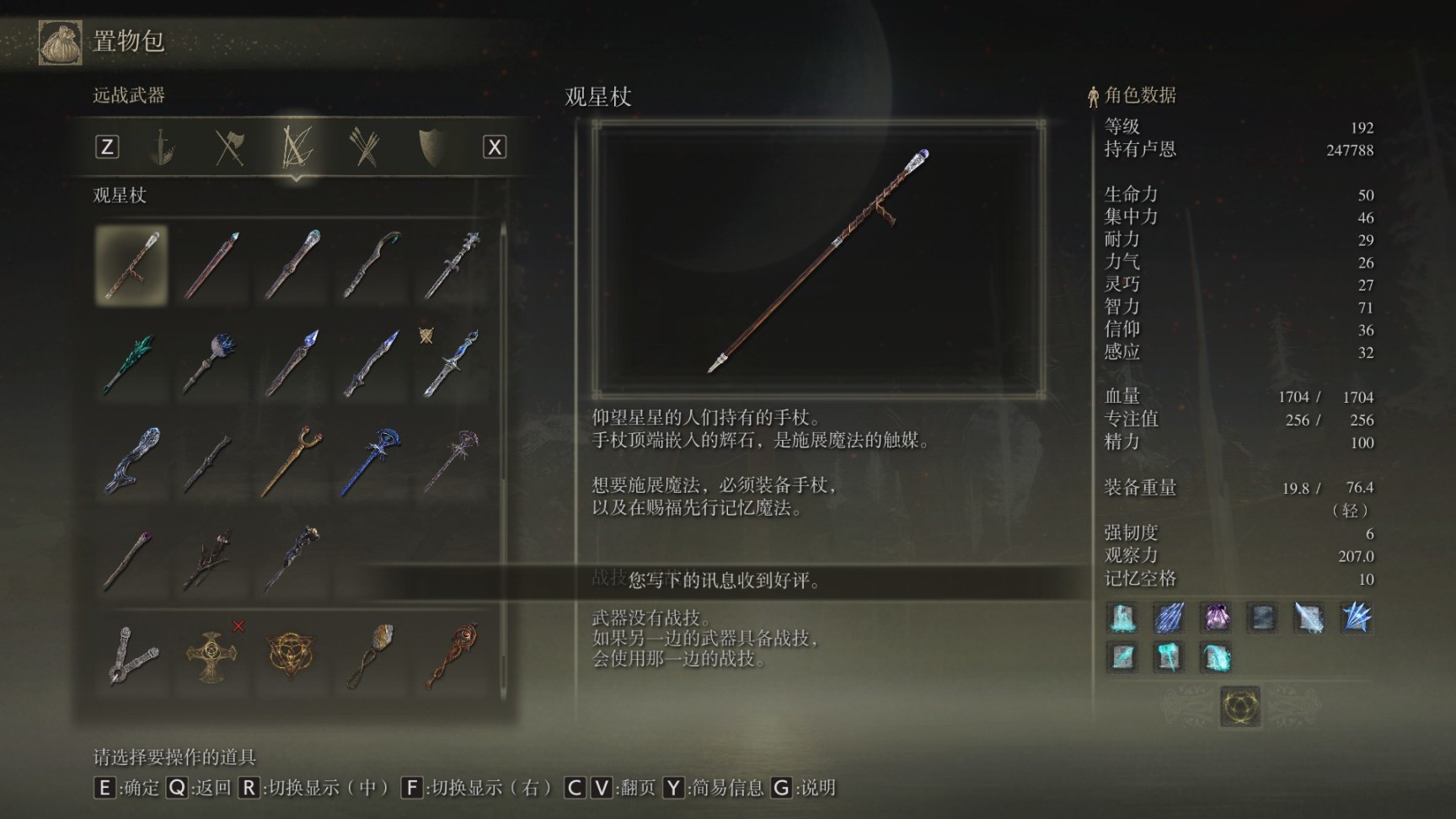This screenshot has height=819, width=1456.
Task: Select the teal blade spell icon, second row start
Action: click(1121, 657)
